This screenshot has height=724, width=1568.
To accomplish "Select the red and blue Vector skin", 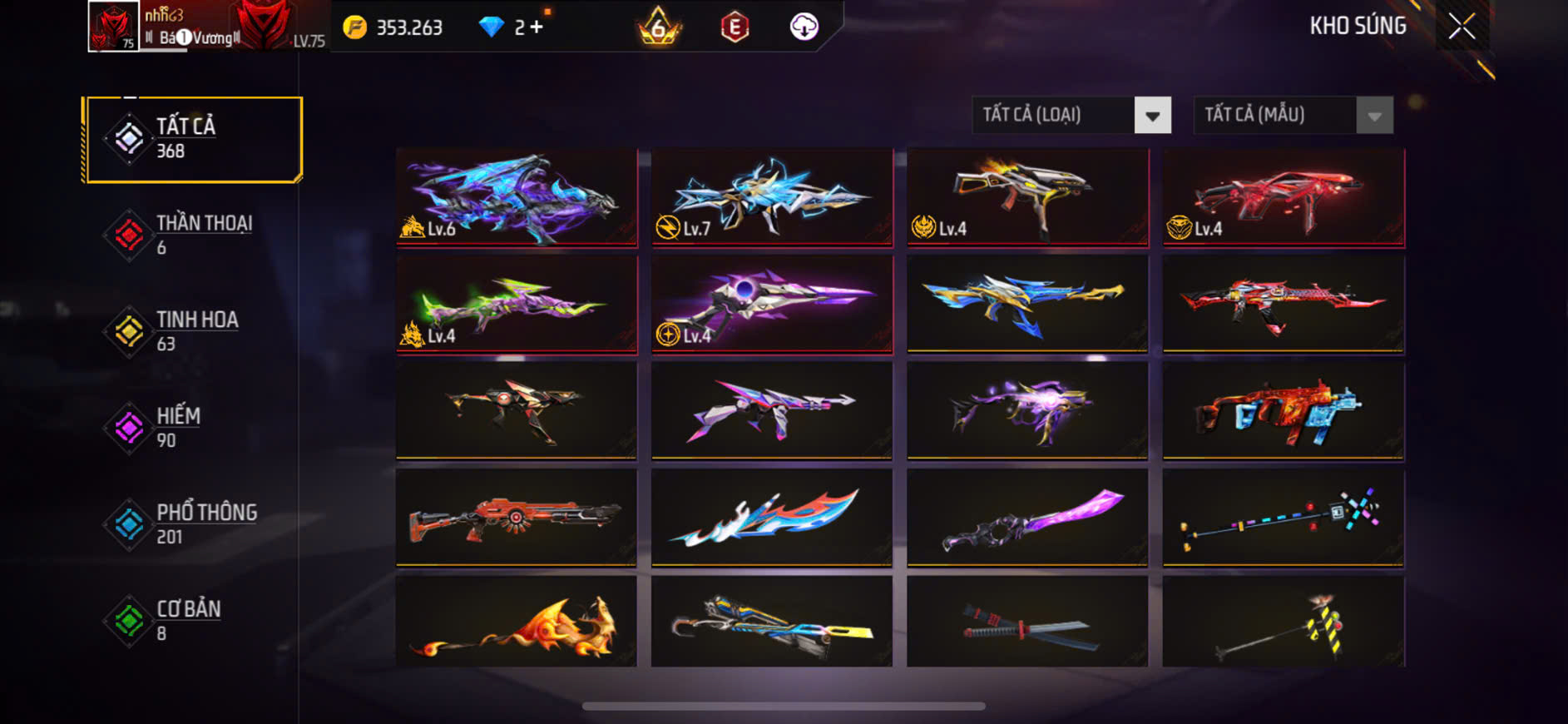I will pyautogui.click(x=1283, y=410).
